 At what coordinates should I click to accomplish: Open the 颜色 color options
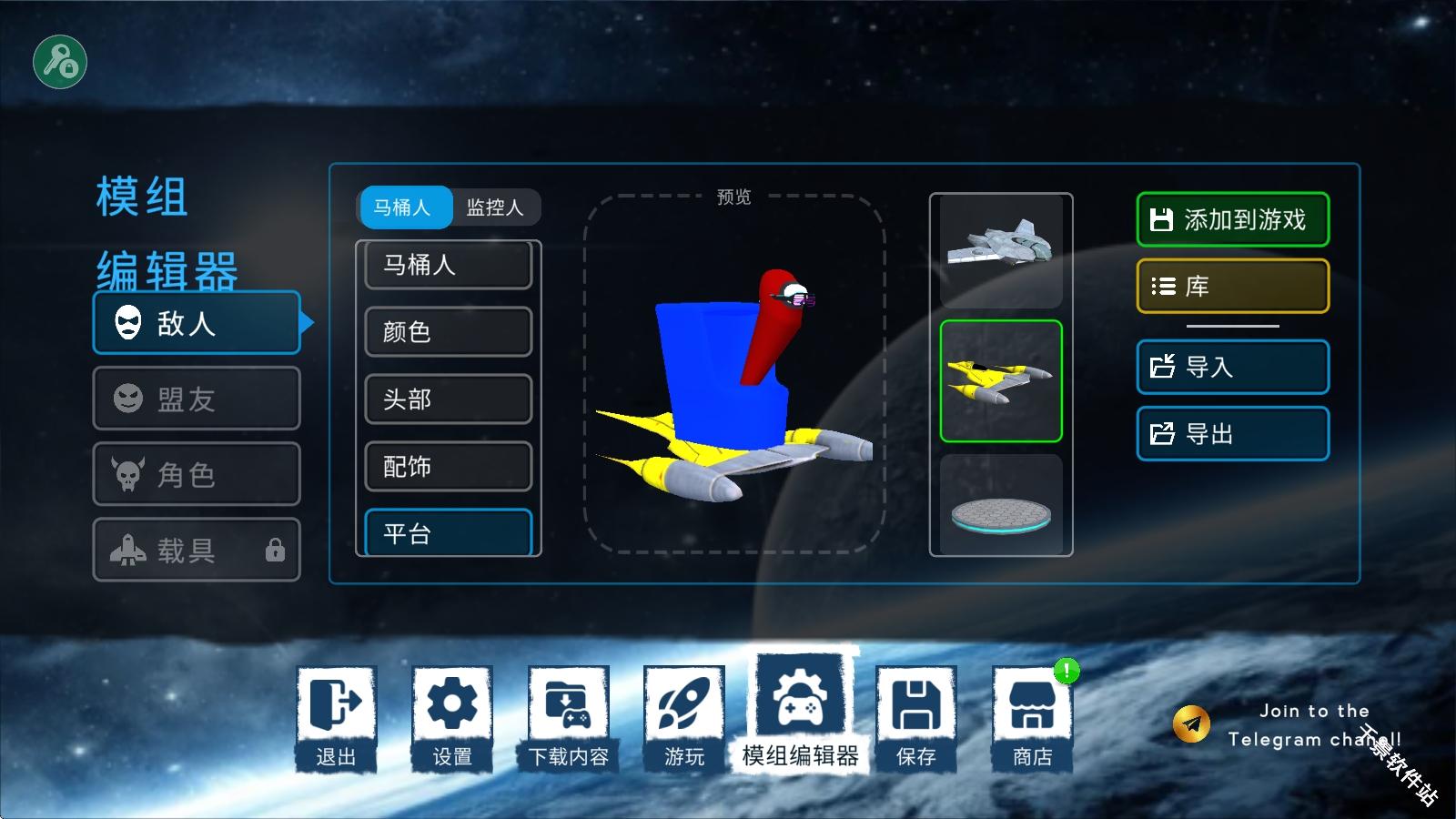click(448, 332)
